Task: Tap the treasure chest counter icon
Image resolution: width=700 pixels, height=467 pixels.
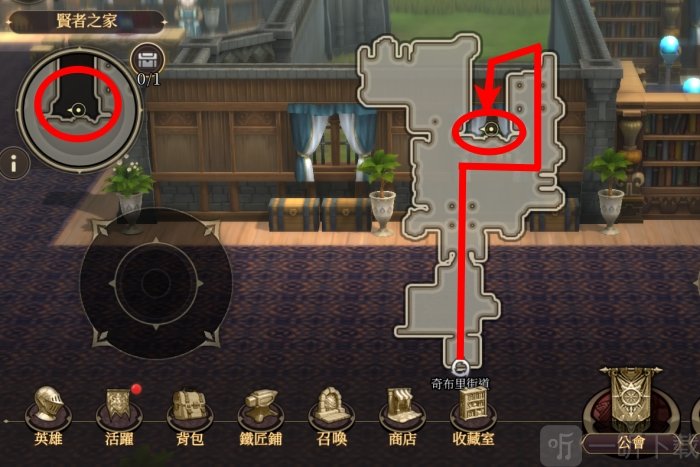Action: point(148,59)
